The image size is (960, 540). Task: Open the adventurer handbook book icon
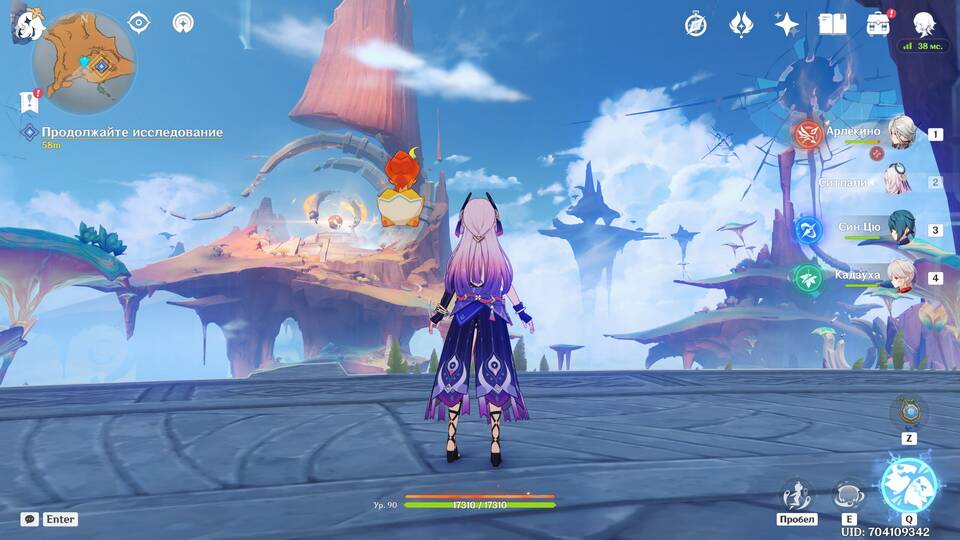pyautogui.click(x=832, y=25)
